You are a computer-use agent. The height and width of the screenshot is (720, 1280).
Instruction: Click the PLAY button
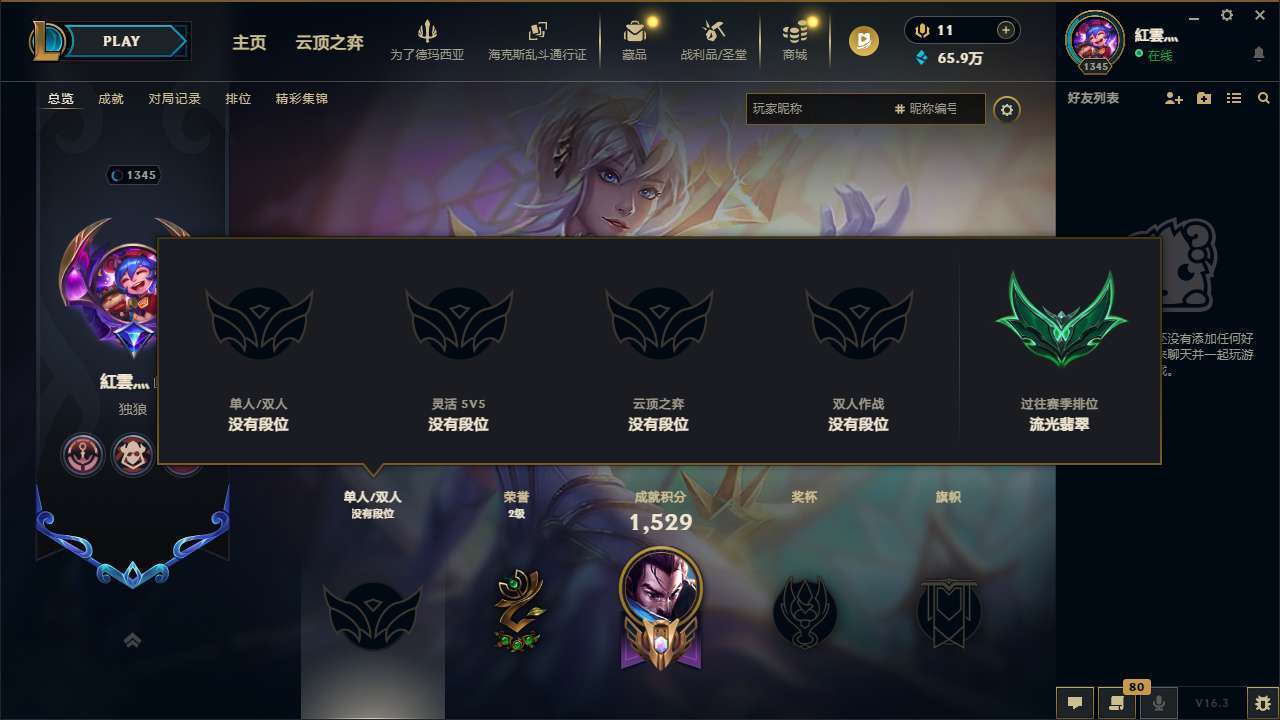point(120,41)
